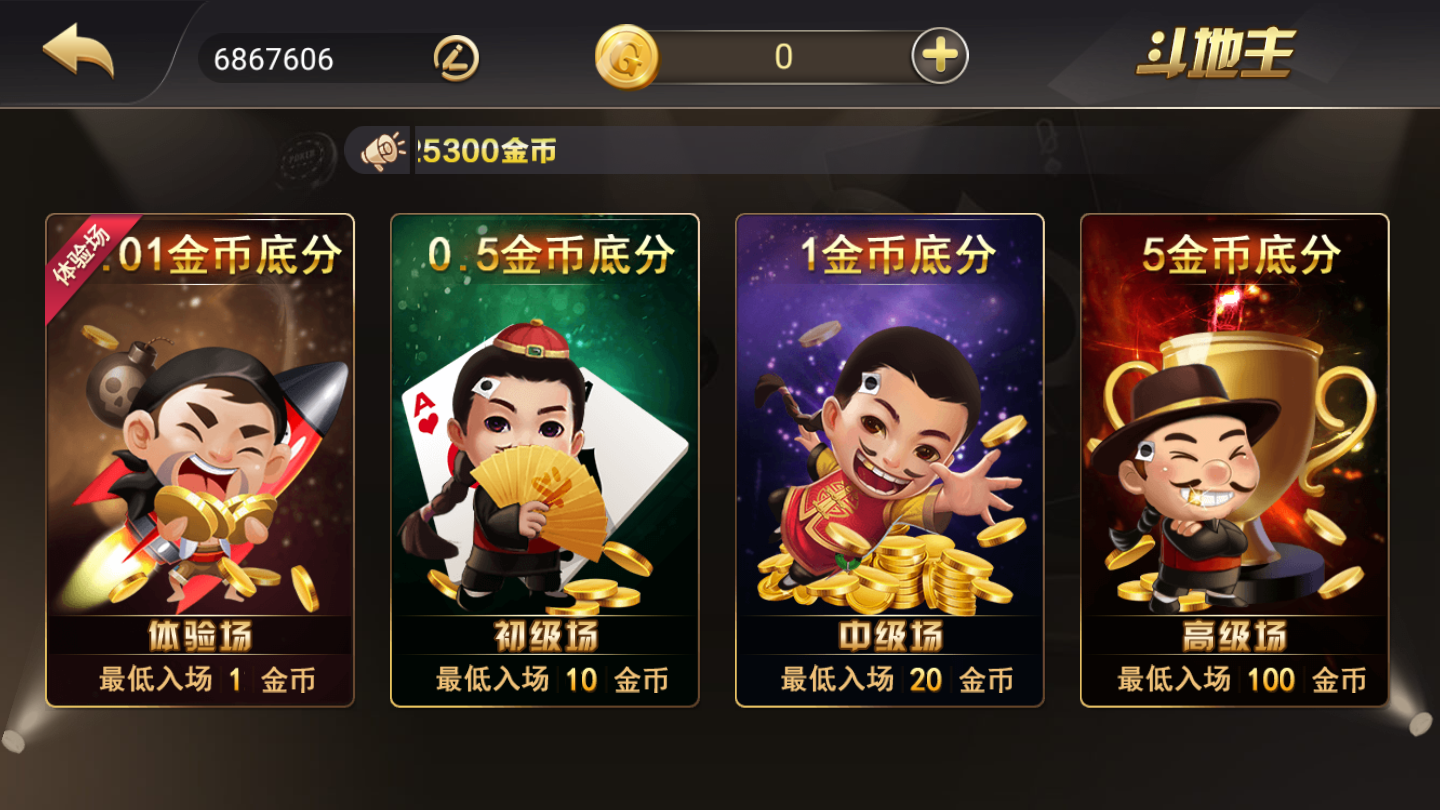Click the back arrow to exit the lobby
1440x810 pixels.
click(75, 55)
